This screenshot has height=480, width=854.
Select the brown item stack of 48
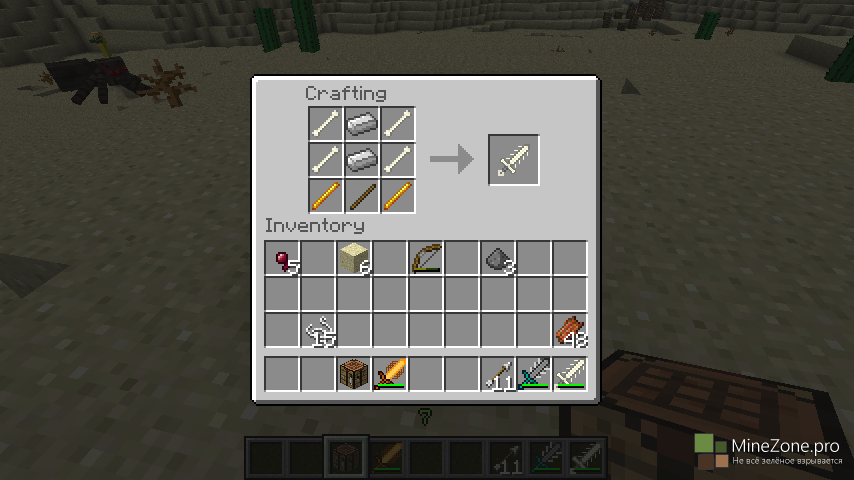[x=570, y=330]
